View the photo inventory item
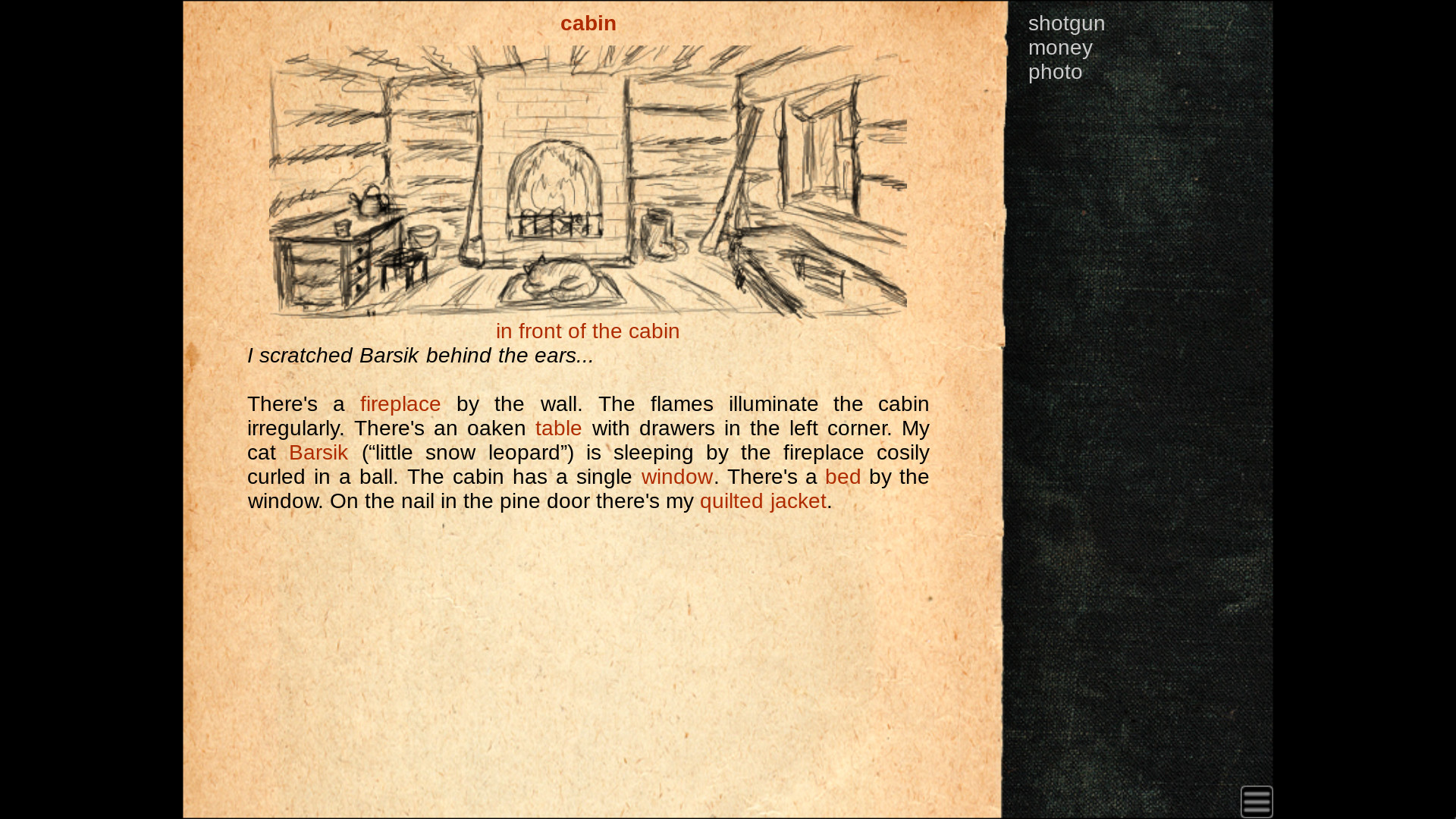This screenshot has height=819, width=1456. point(1055,72)
